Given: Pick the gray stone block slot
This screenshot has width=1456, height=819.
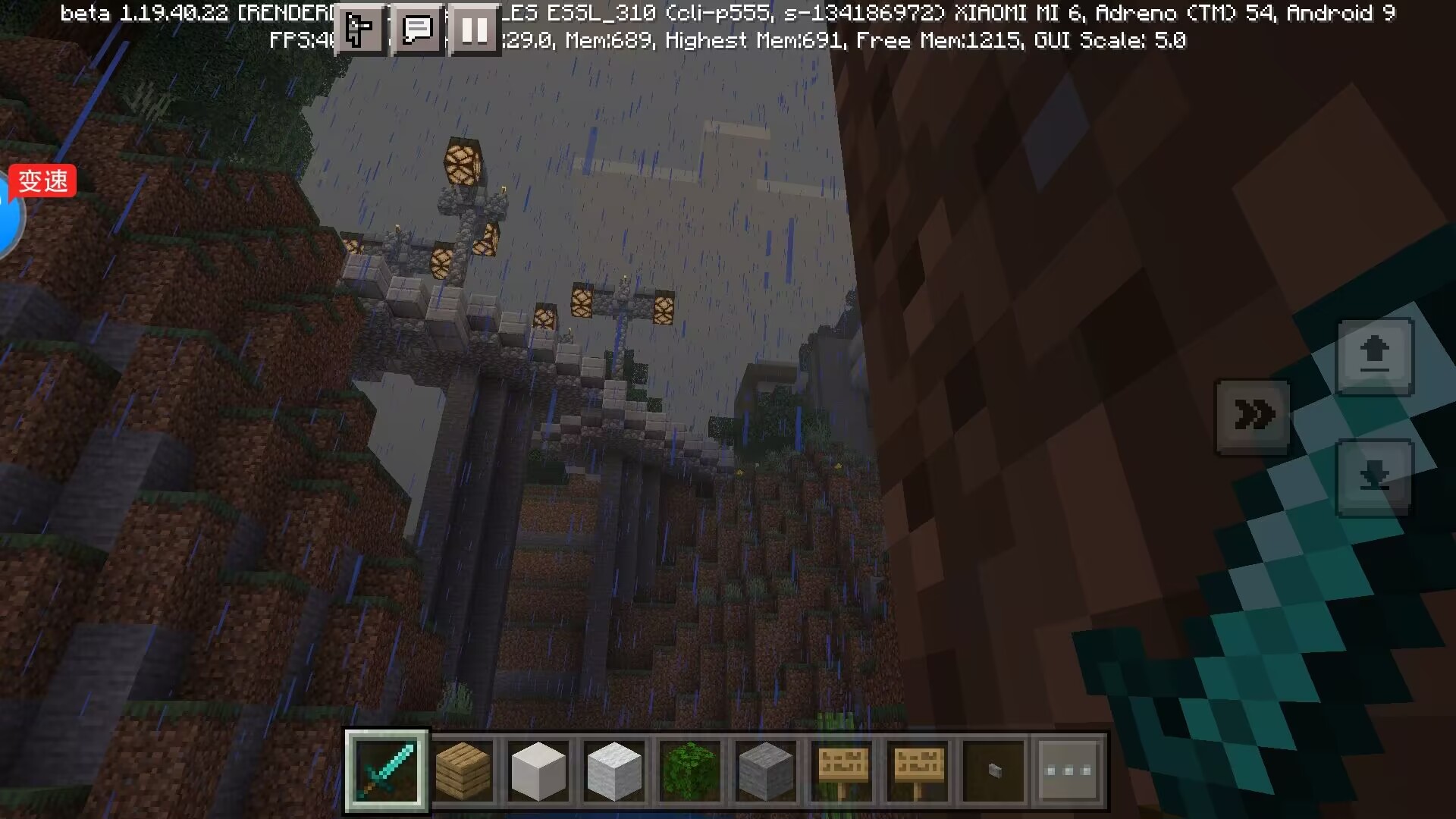Looking at the screenshot, I should point(766,771).
